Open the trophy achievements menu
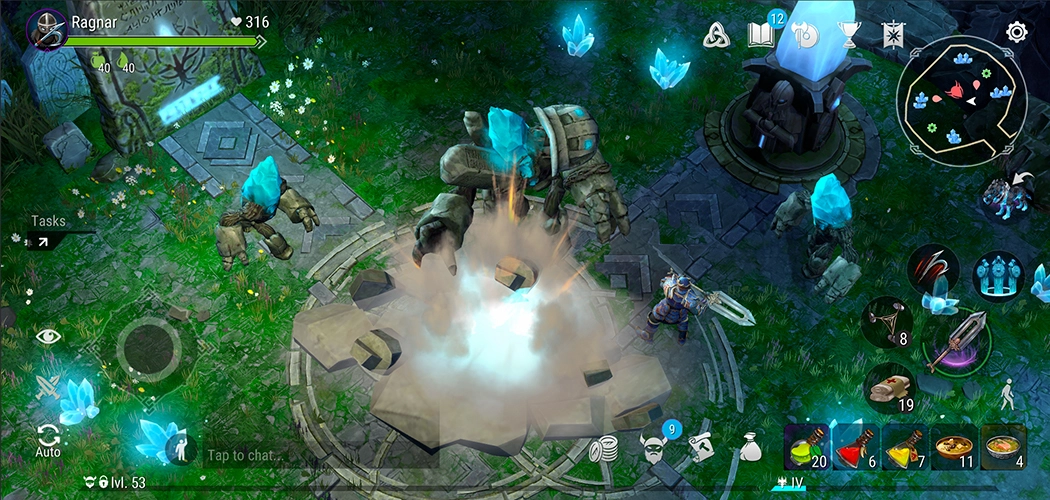This screenshot has height=500, width=1050. pyautogui.click(x=850, y=35)
